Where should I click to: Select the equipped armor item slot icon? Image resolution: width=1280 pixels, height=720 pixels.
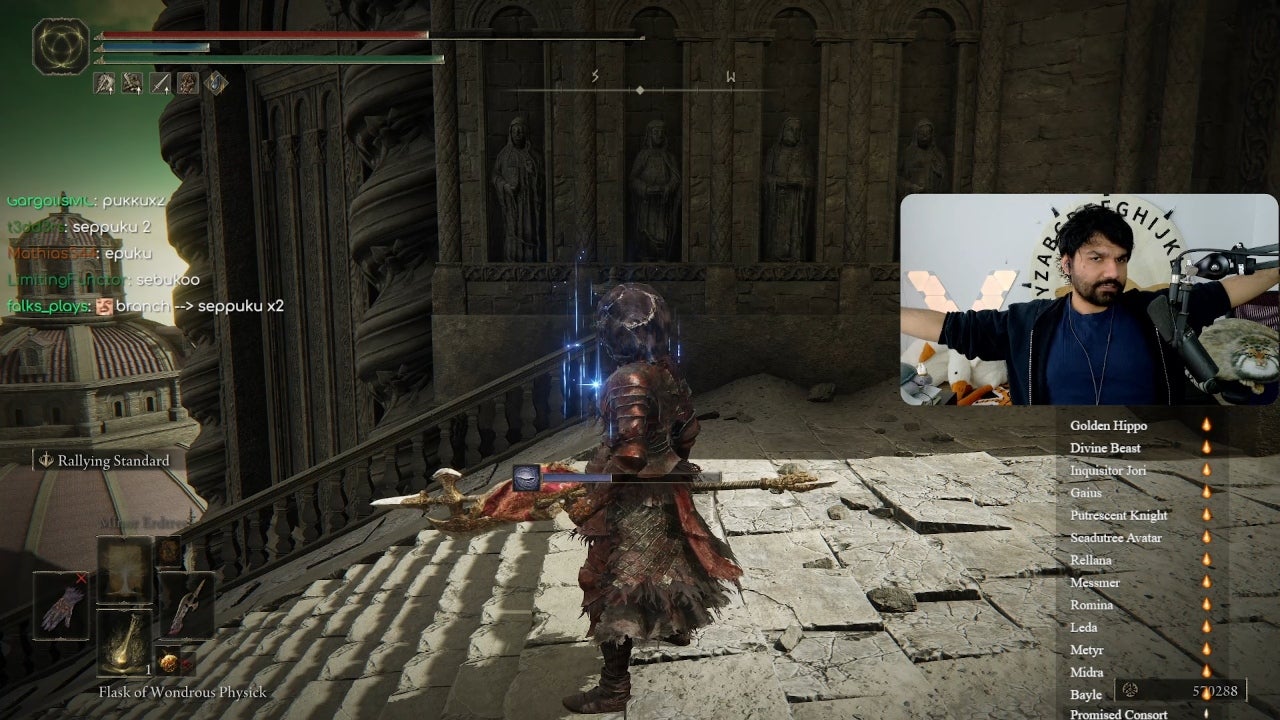(x=188, y=84)
